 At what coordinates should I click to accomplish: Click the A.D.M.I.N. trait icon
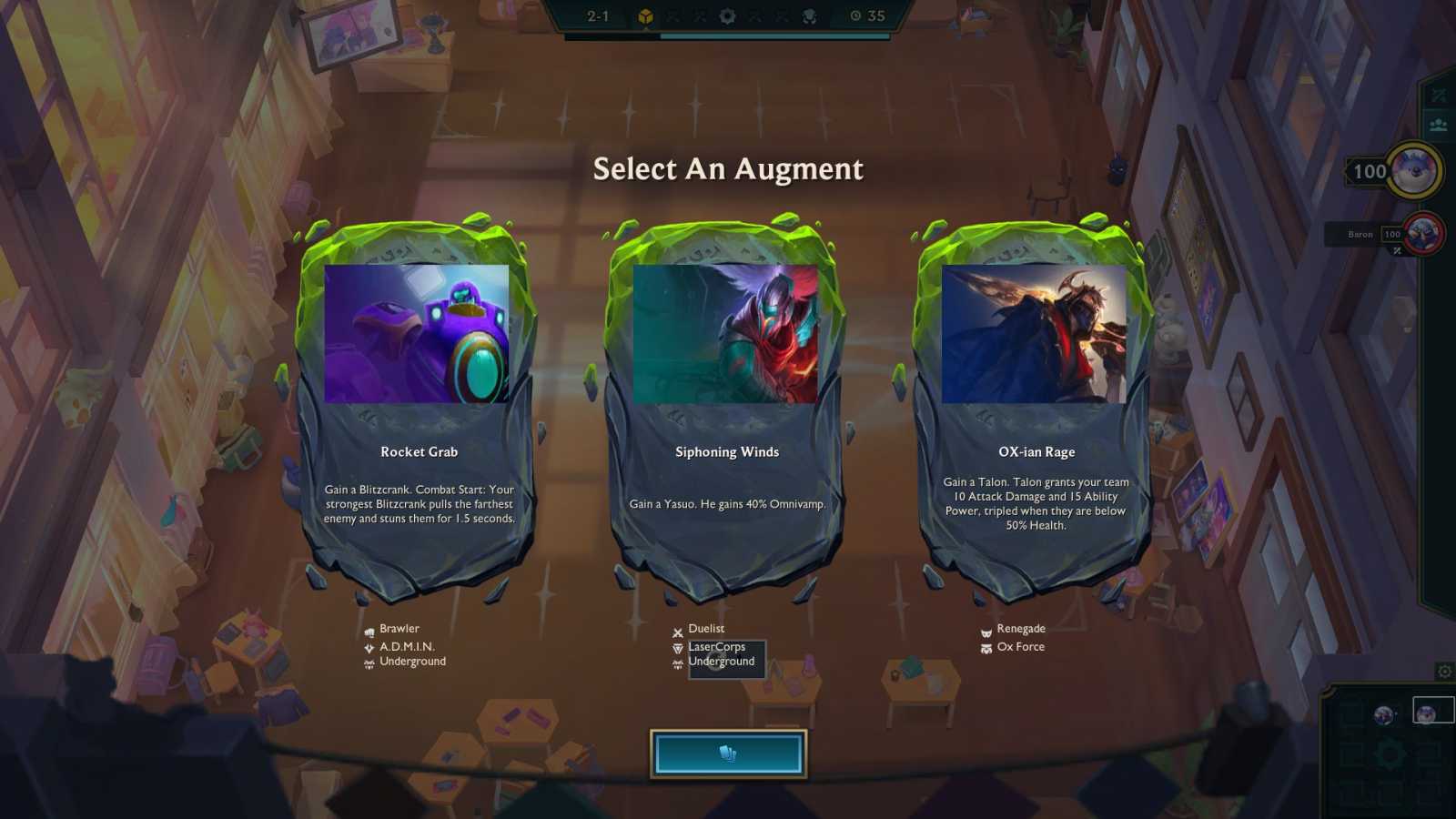point(368,645)
